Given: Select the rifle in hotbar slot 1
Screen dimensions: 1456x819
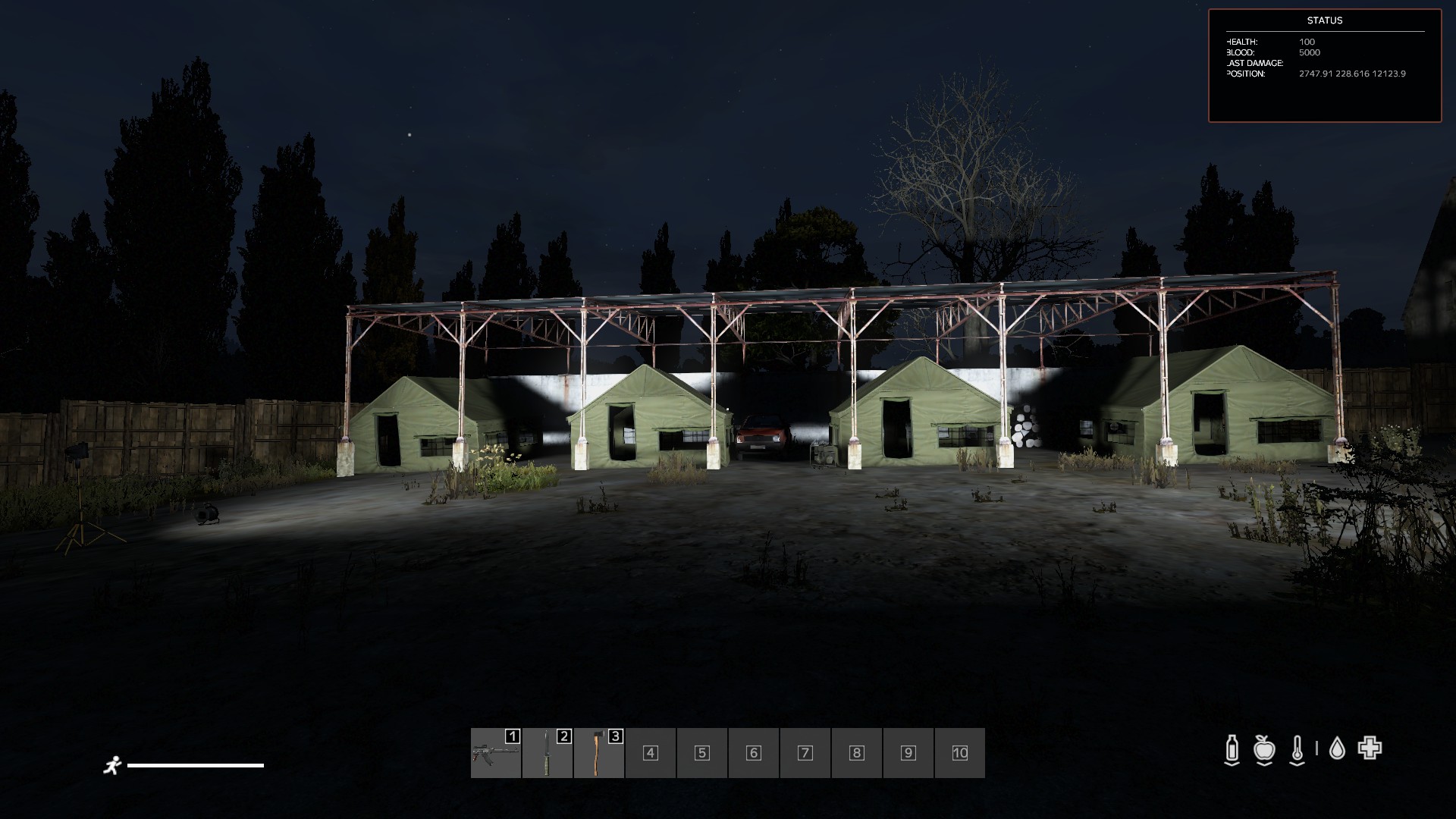Looking at the screenshot, I should coord(495,753).
